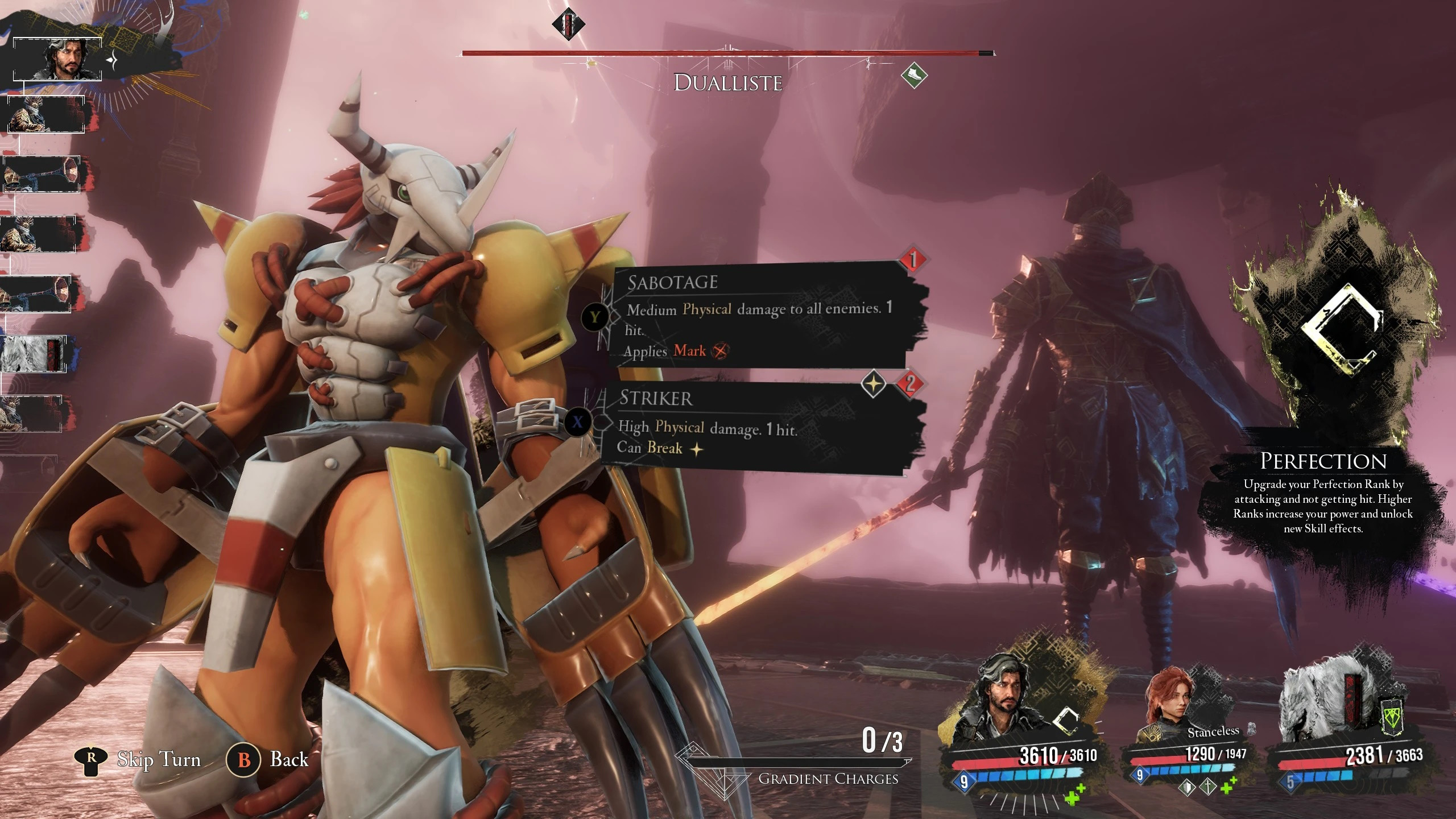Click the X button prompt beside Striker
Screen dimensions: 1456x819
(x=579, y=423)
